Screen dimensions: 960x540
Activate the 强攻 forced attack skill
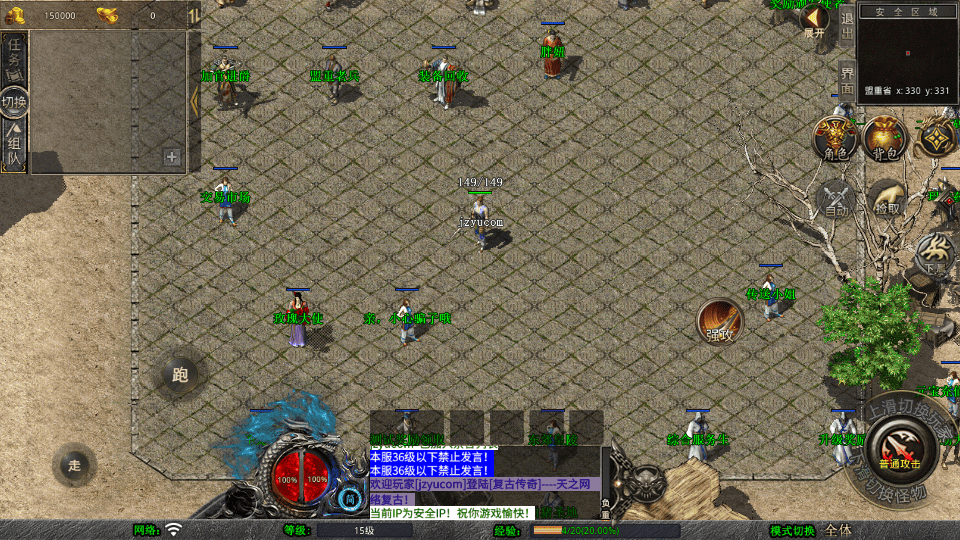point(719,322)
